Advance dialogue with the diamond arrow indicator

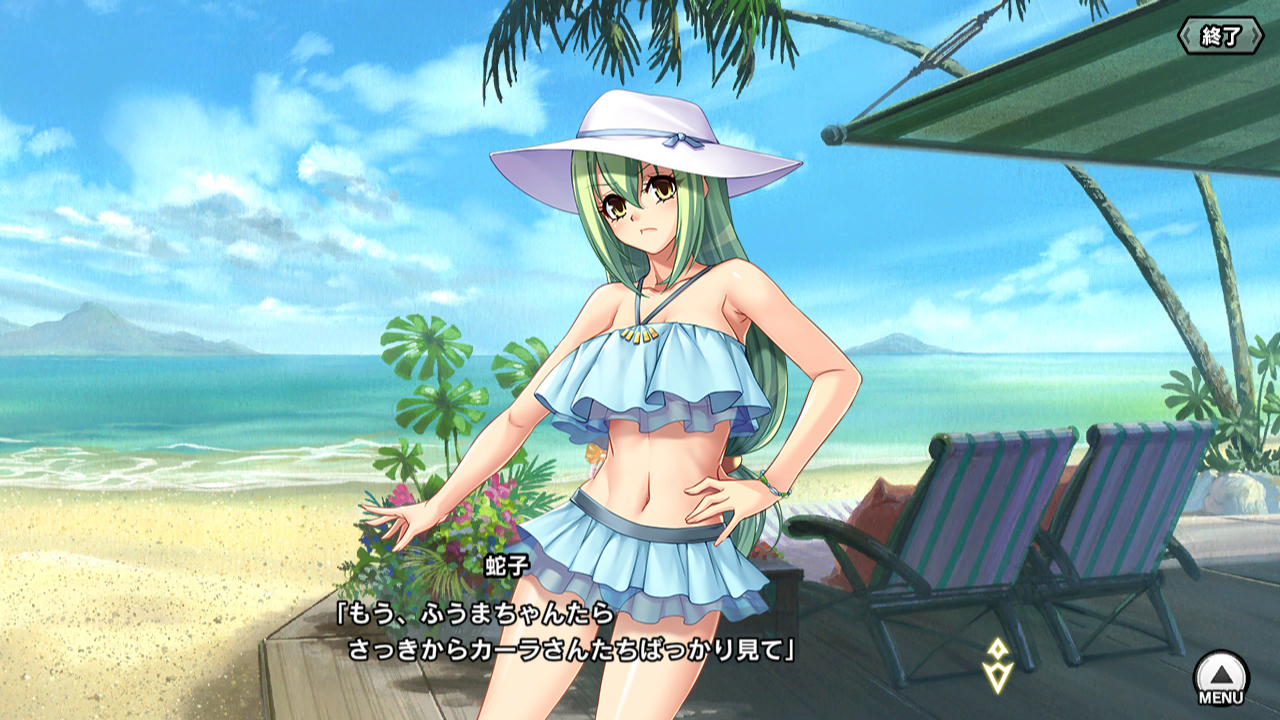click(996, 665)
